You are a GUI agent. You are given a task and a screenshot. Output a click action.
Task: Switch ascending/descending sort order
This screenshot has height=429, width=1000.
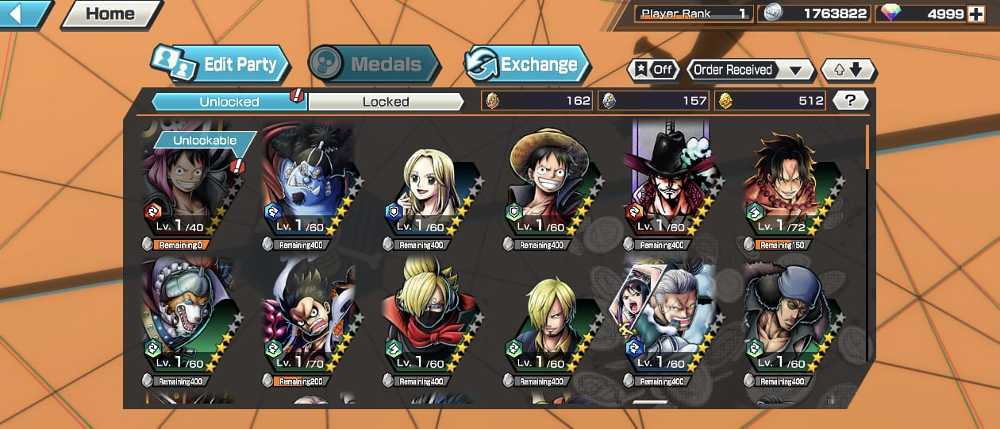pyautogui.click(x=848, y=70)
